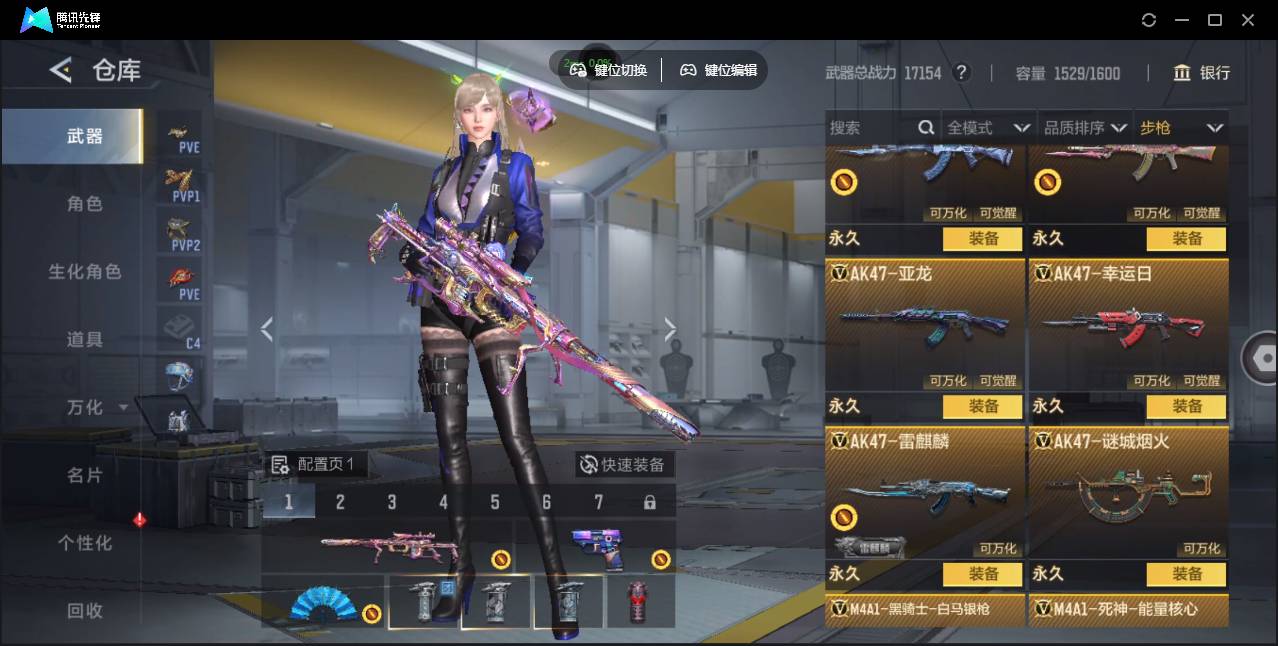
Task: Open the 角色 category
Action: click(x=85, y=204)
